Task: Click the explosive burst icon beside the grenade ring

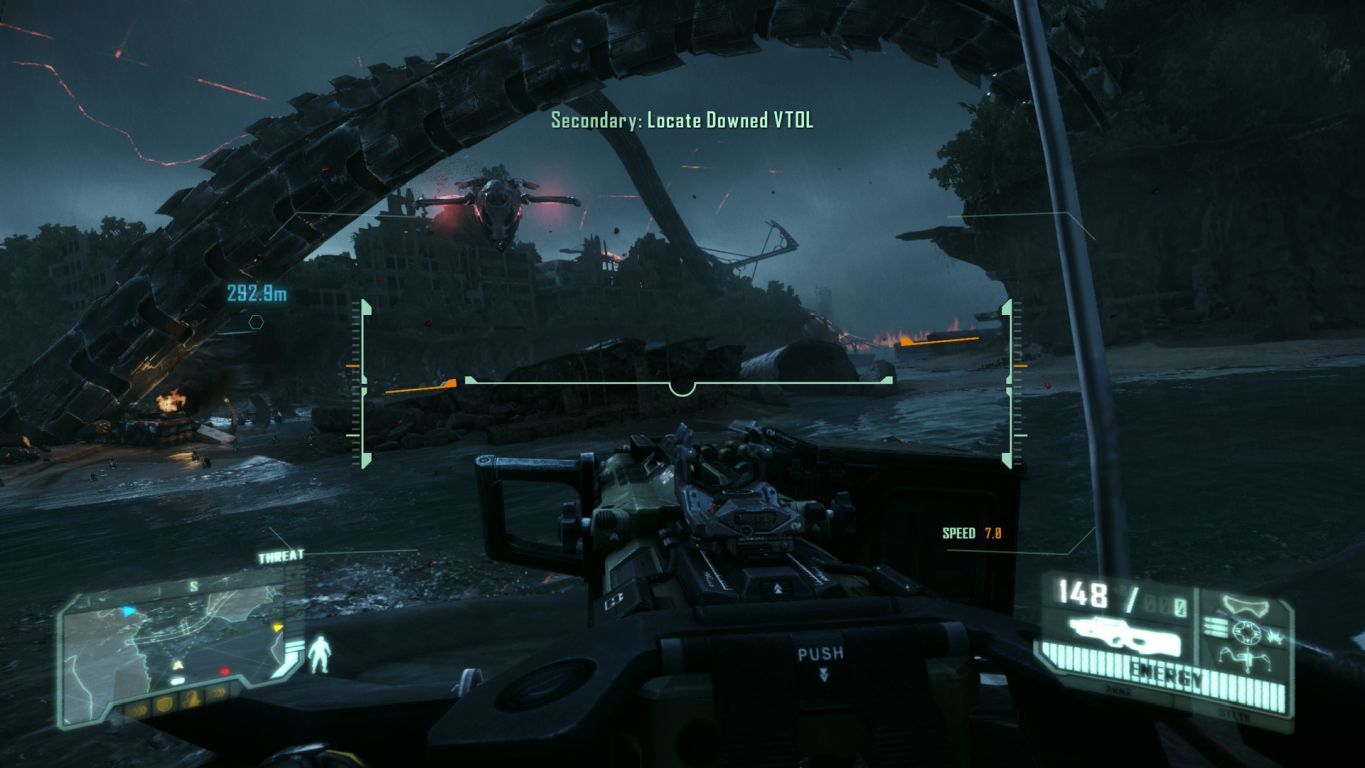Action: click(x=1272, y=637)
